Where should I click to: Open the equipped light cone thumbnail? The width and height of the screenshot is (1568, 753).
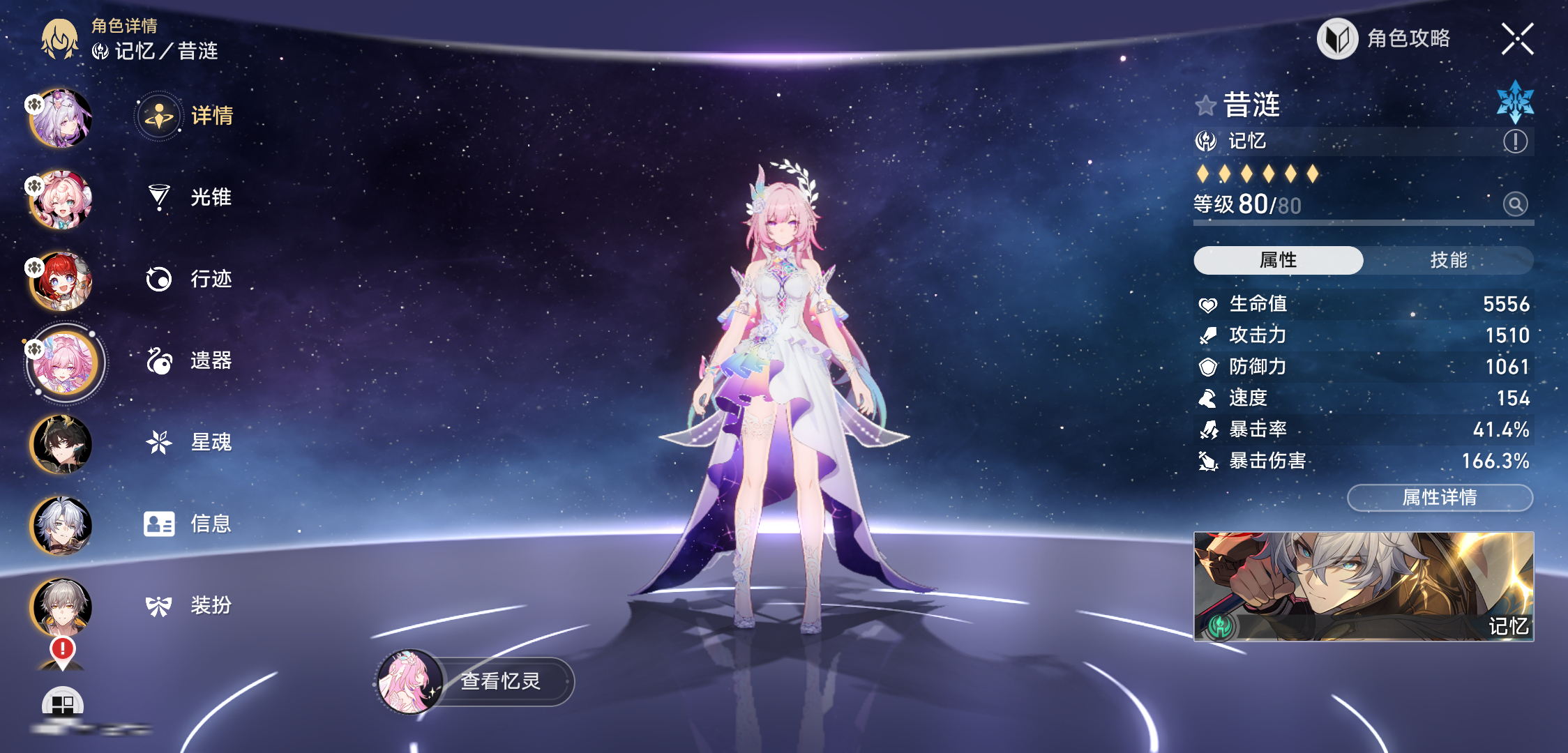coord(1364,586)
